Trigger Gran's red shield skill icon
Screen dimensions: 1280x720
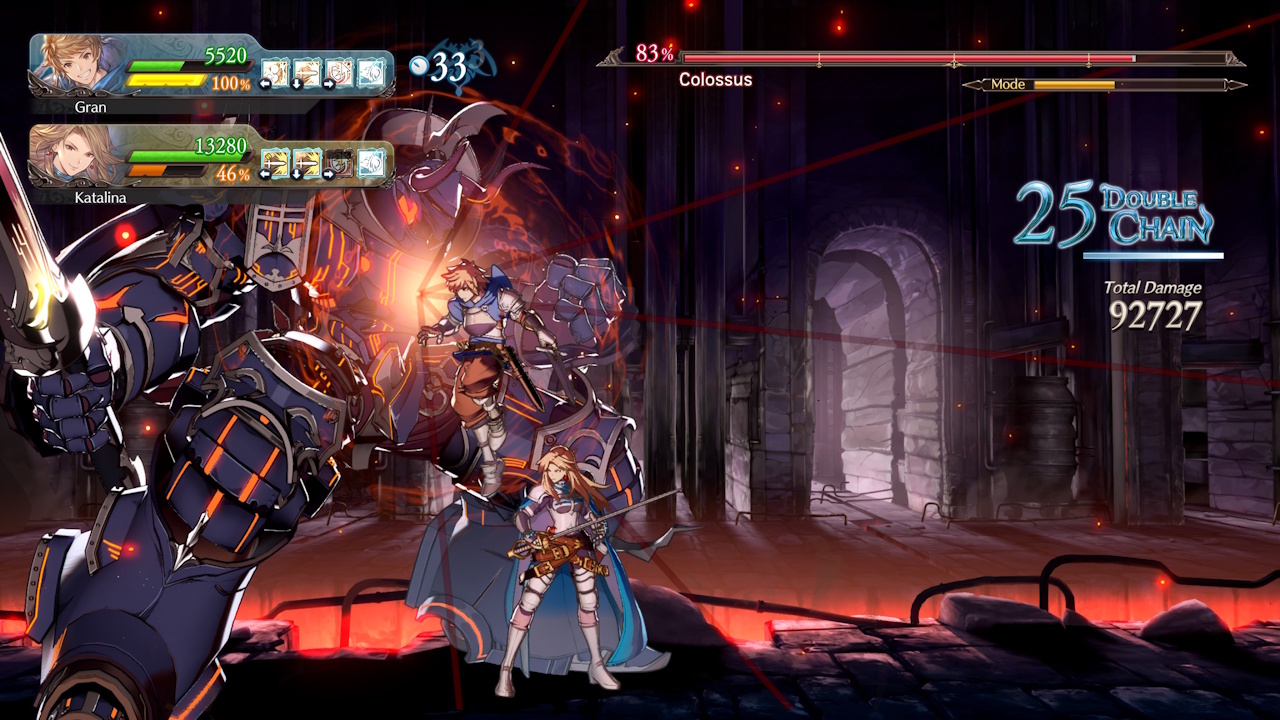pos(339,72)
